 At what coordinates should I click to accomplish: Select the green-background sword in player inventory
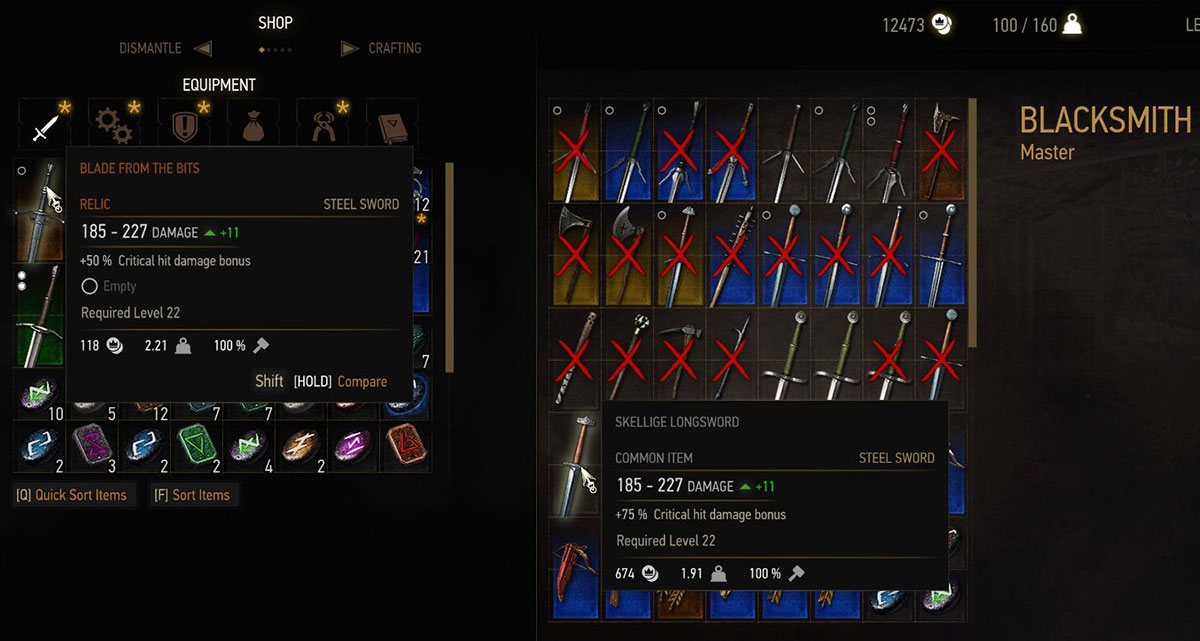39,315
